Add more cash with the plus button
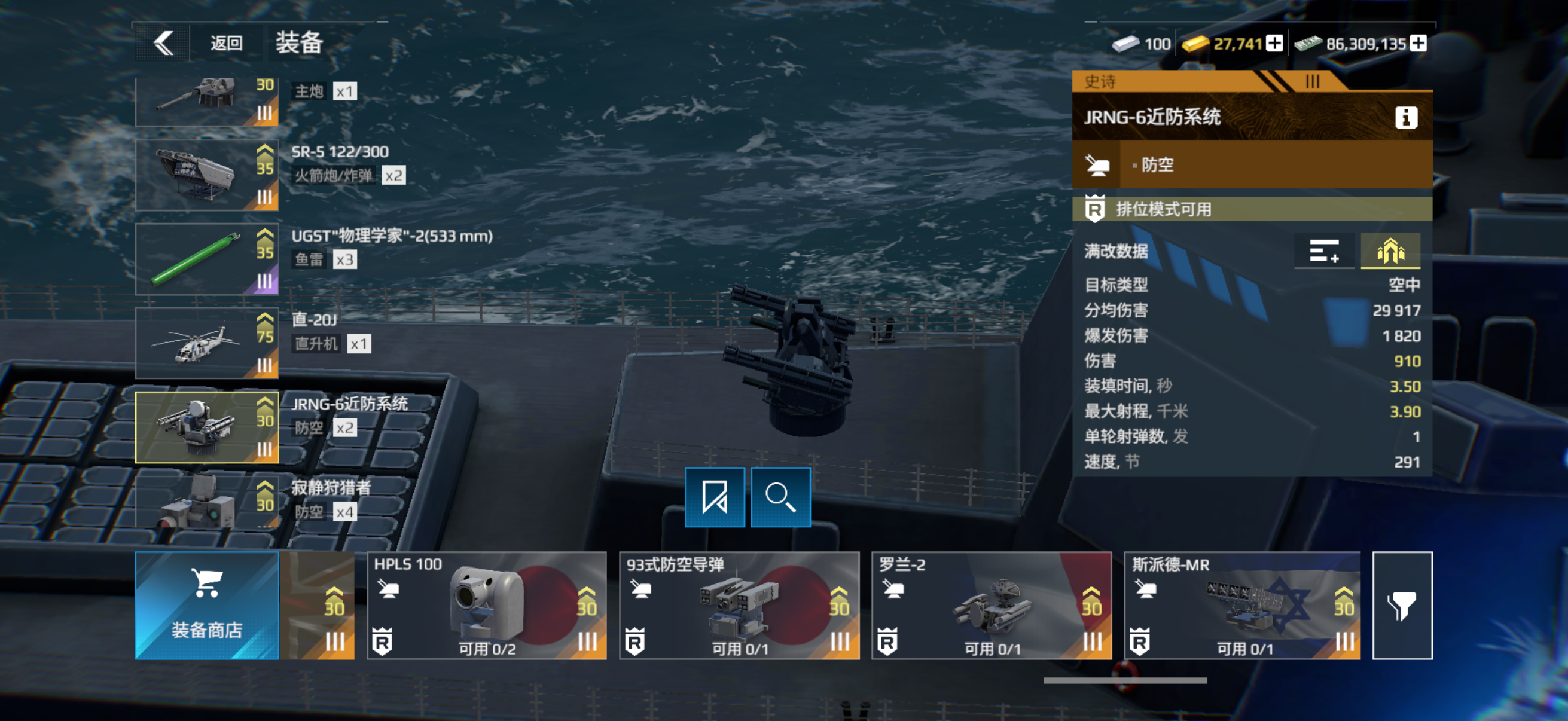This screenshot has width=1568, height=721. [1418, 43]
